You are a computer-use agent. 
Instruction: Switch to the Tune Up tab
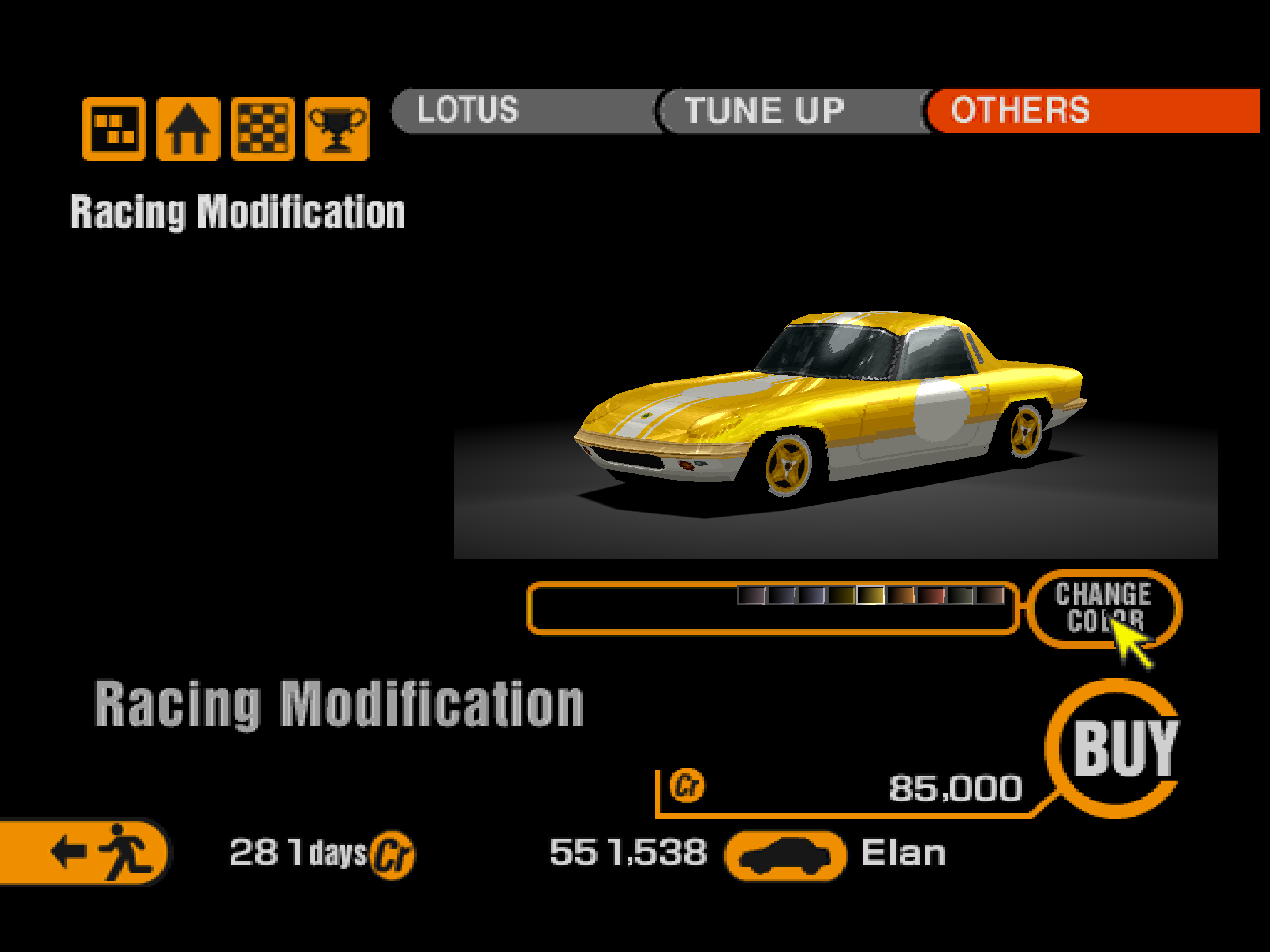point(764,111)
